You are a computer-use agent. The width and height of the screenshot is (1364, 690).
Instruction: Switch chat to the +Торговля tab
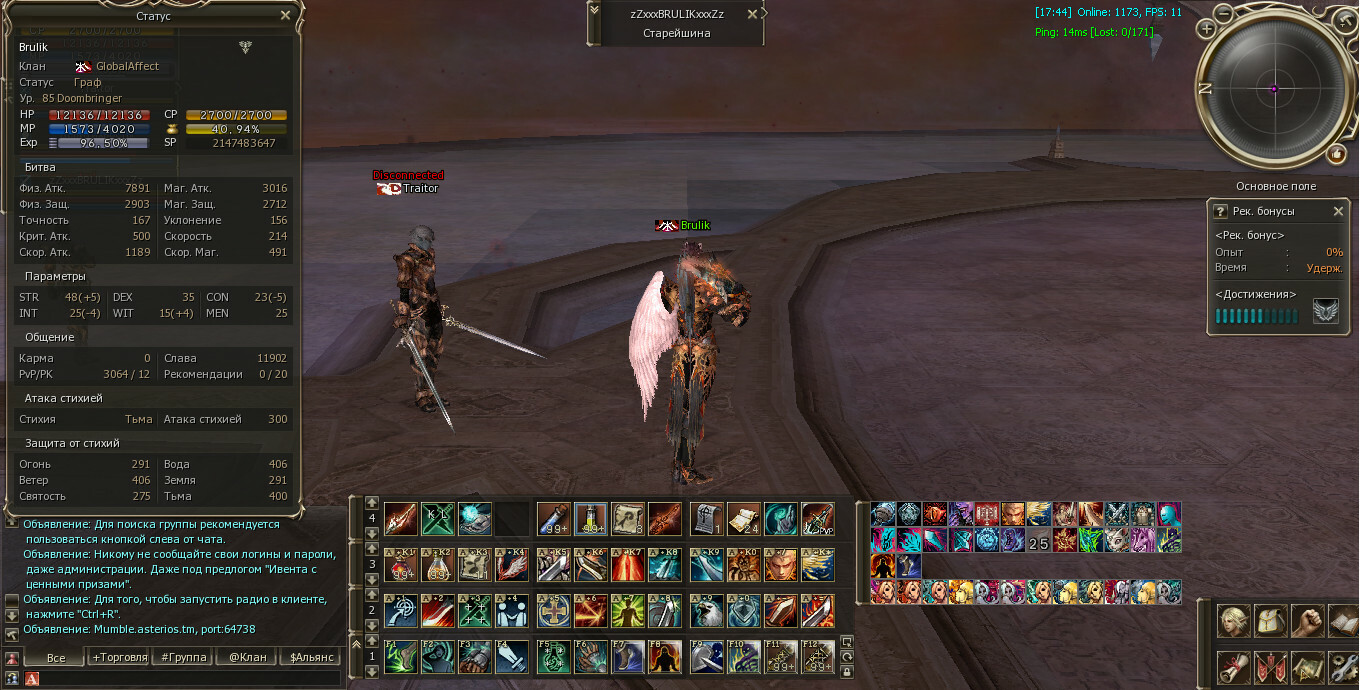(119, 657)
